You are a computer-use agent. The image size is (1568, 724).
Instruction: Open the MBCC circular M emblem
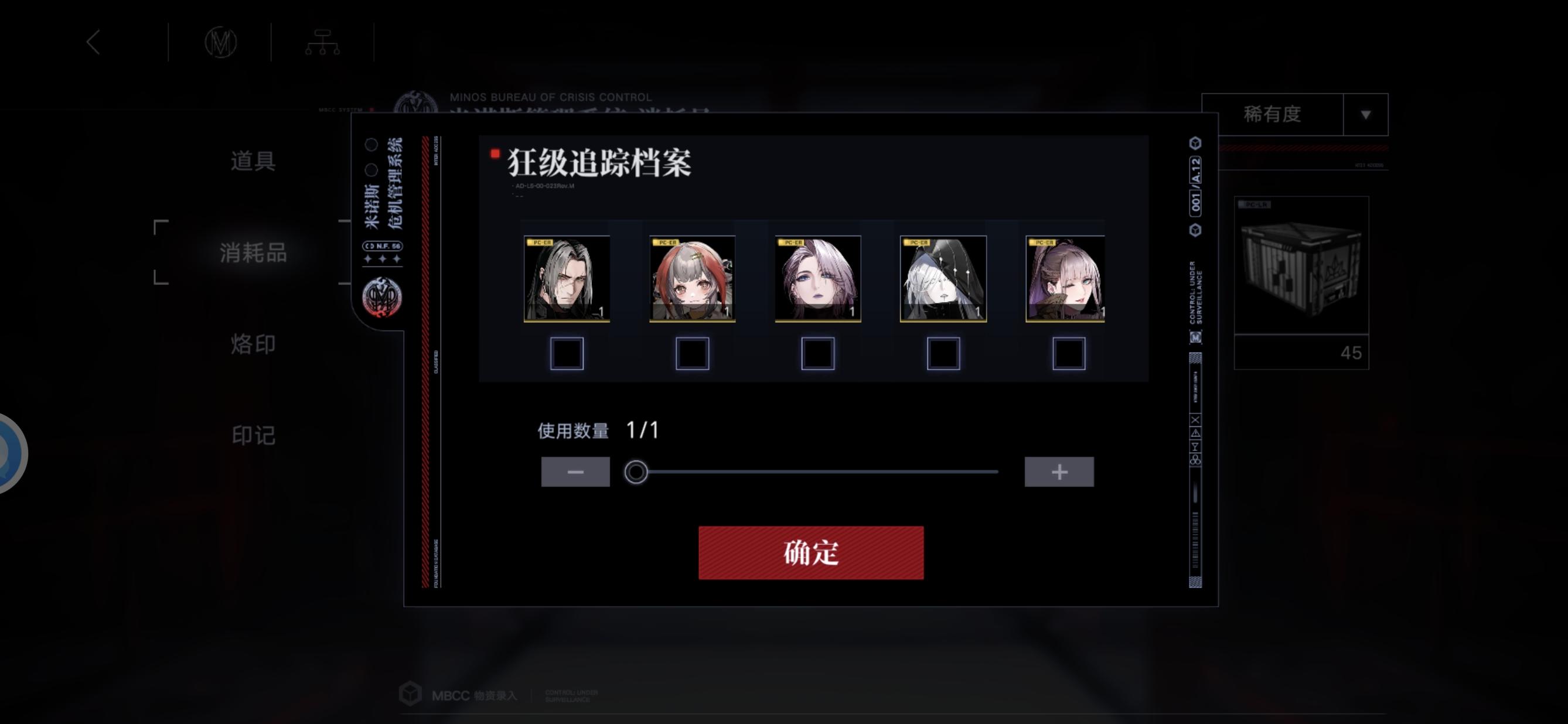pos(220,41)
